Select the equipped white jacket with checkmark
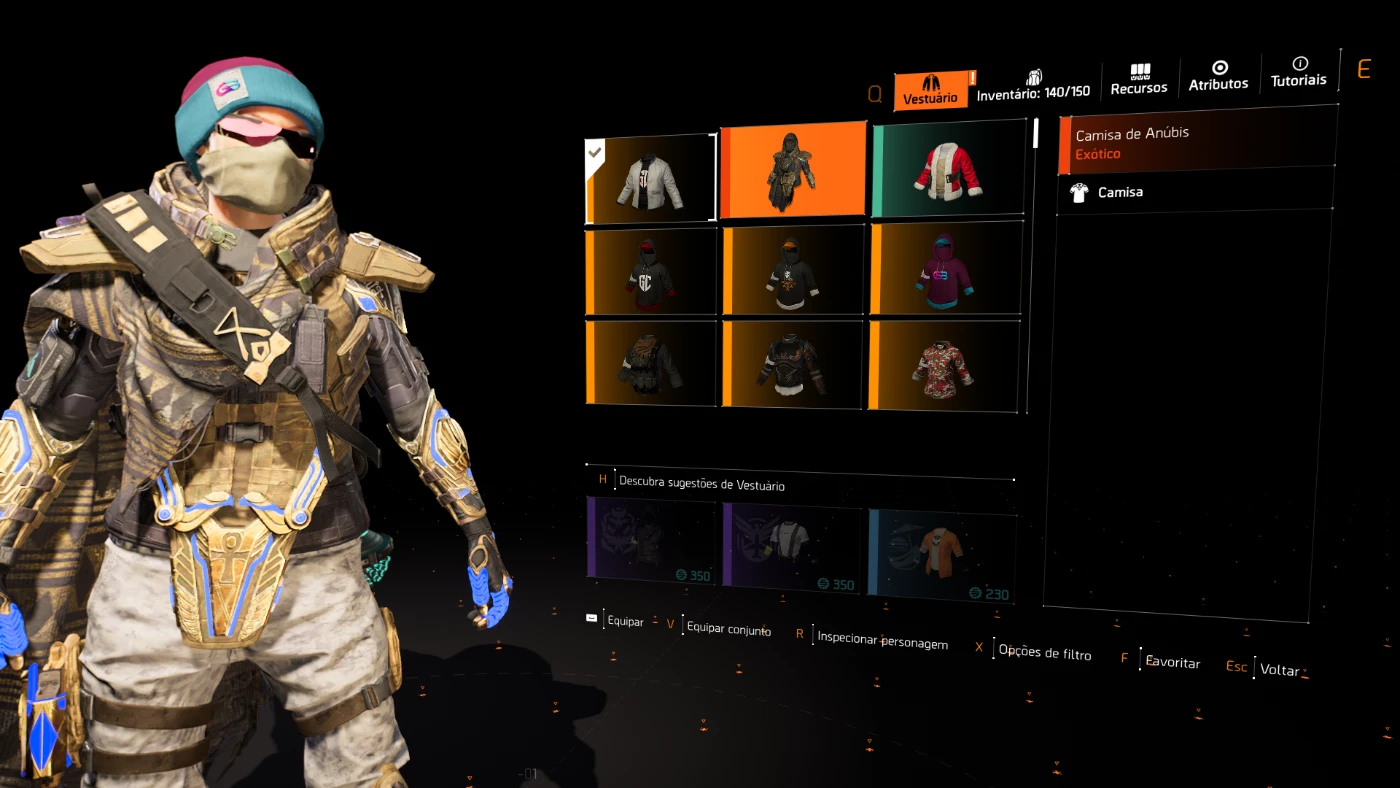The image size is (1400, 788). (x=650, y=179)
